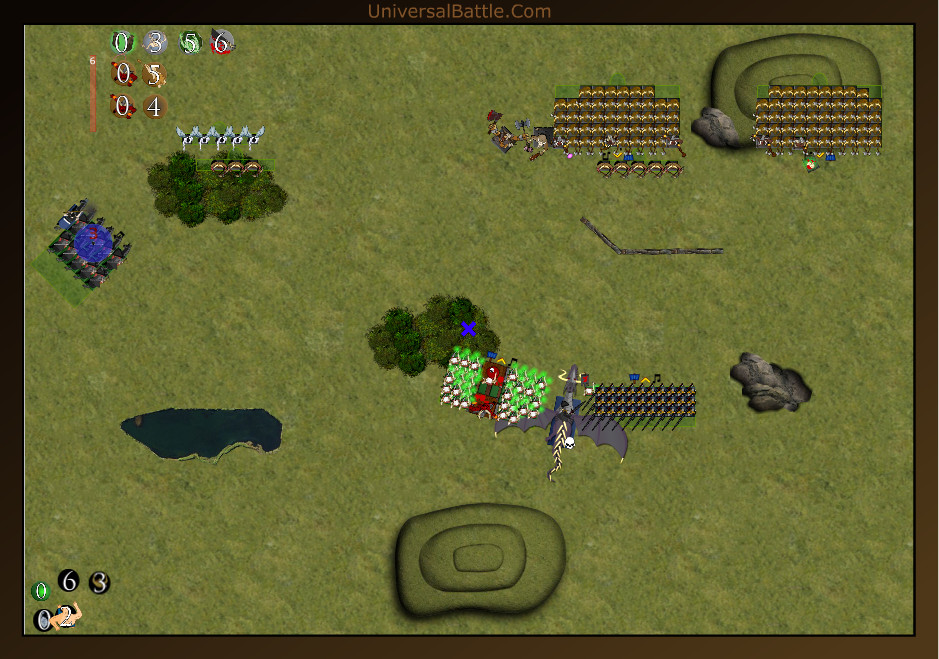Click the blue X marker
This screenshot has width=939, height=659.
pyautogui.click(x=468, y=328)
